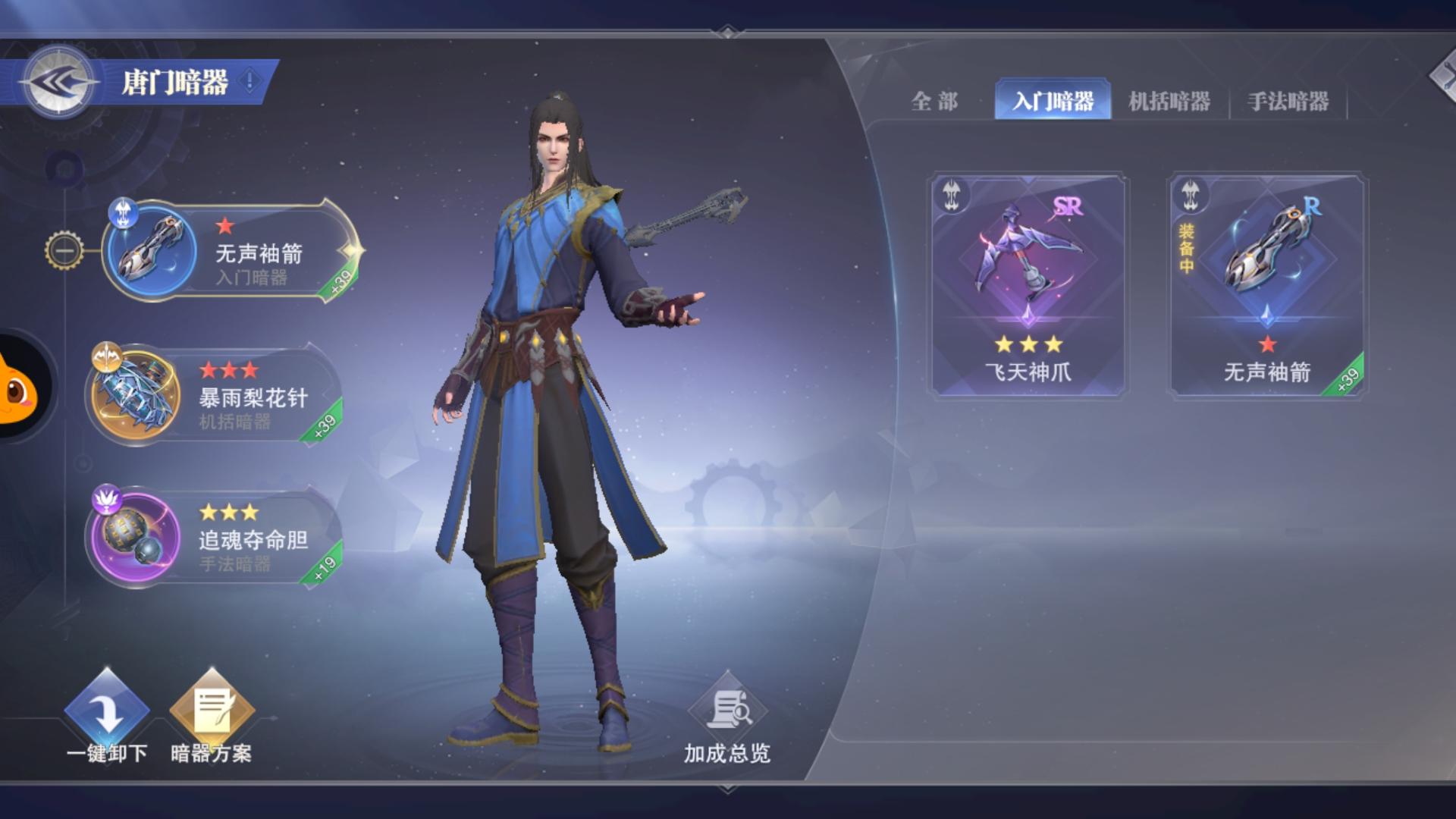
Task: Select the 手法暗器 tab
Action: (x=1291, y=101)
